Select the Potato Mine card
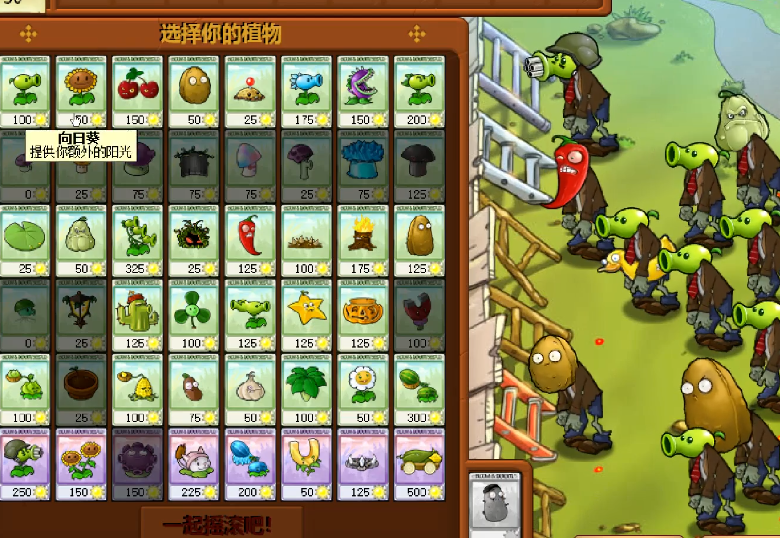 tap(251, 91)
